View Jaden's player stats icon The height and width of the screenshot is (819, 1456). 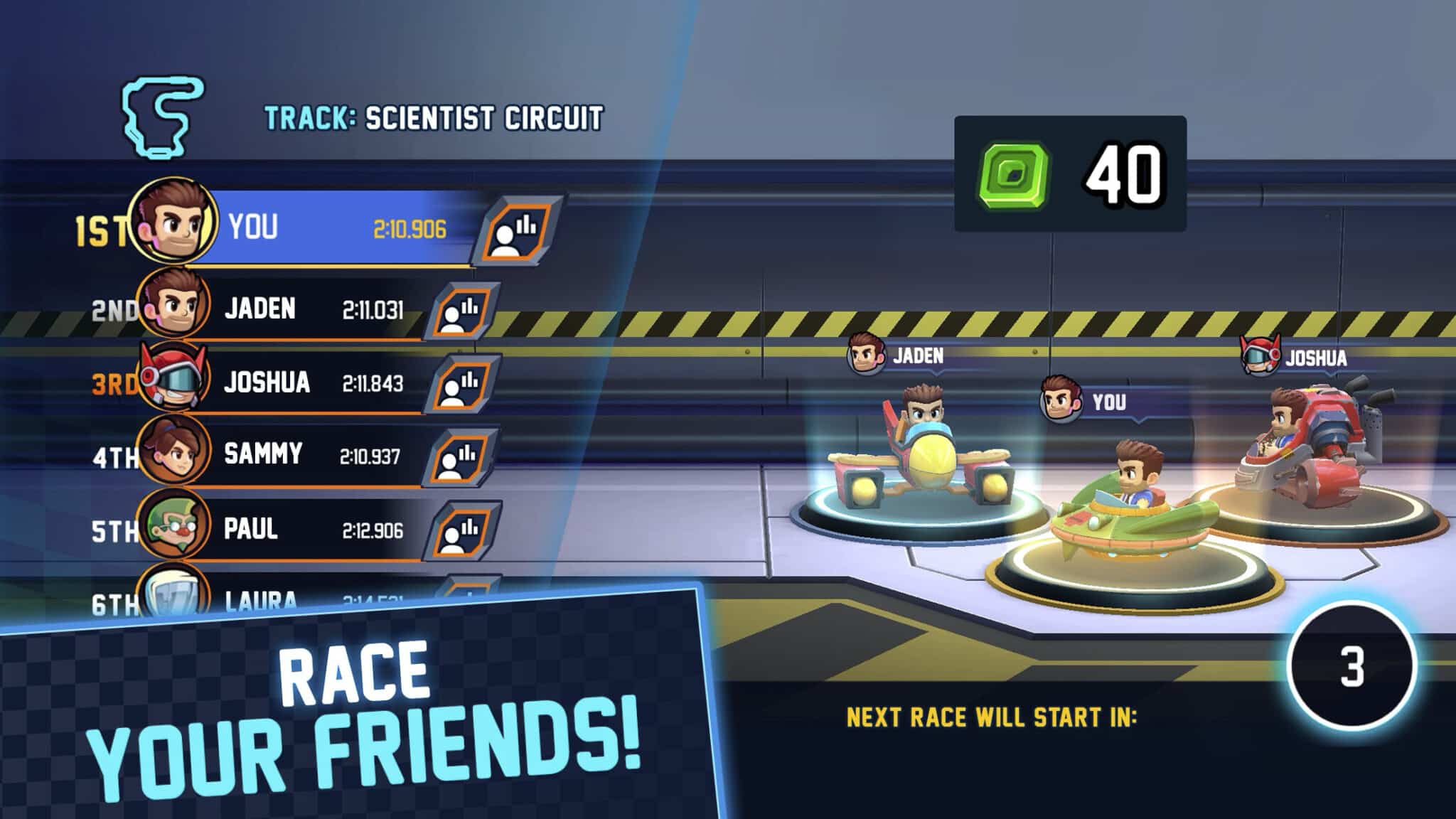(x=462, y=312)
